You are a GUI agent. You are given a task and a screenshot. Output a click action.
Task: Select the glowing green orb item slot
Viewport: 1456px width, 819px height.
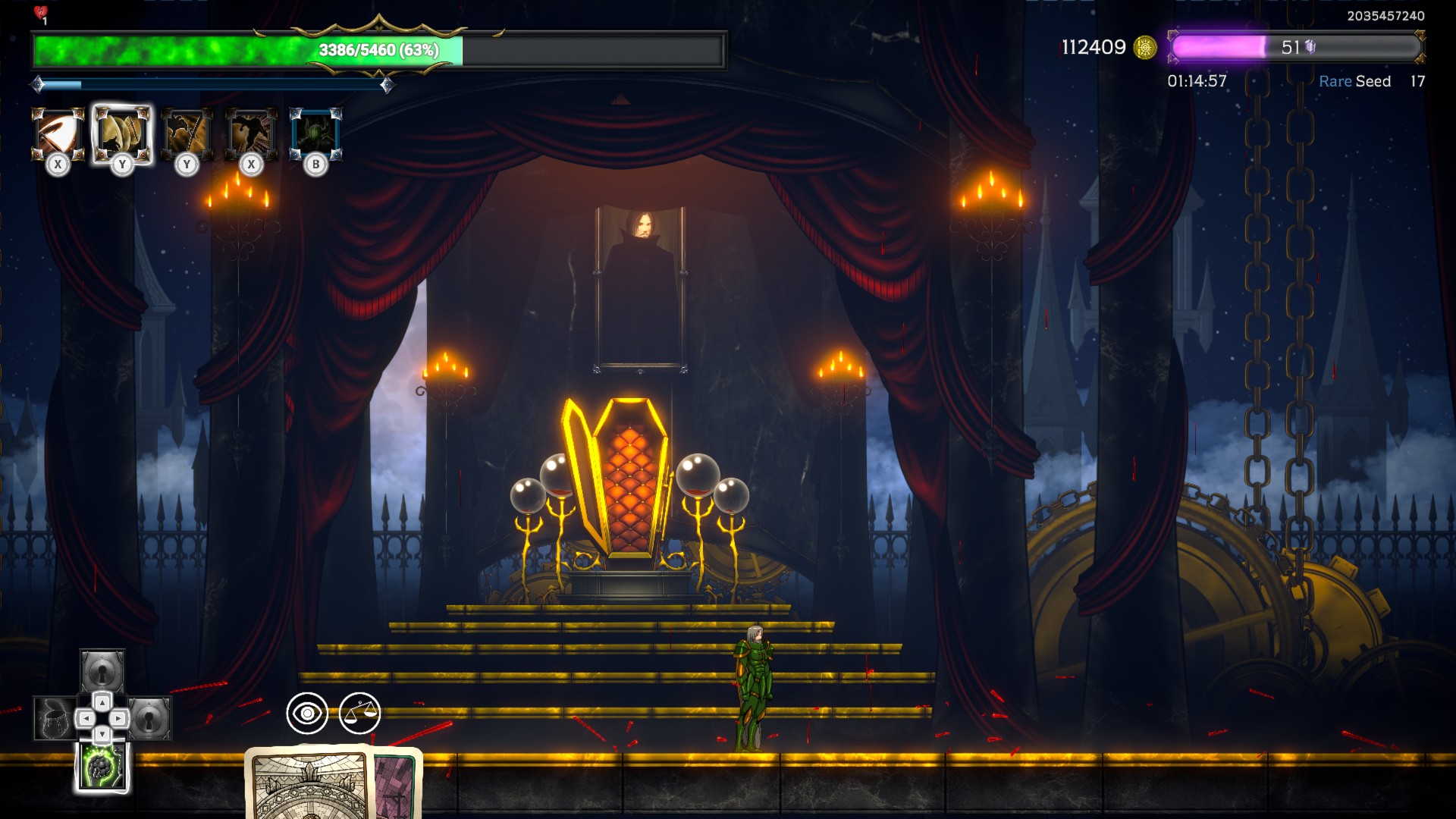click(x=102, y=767)
